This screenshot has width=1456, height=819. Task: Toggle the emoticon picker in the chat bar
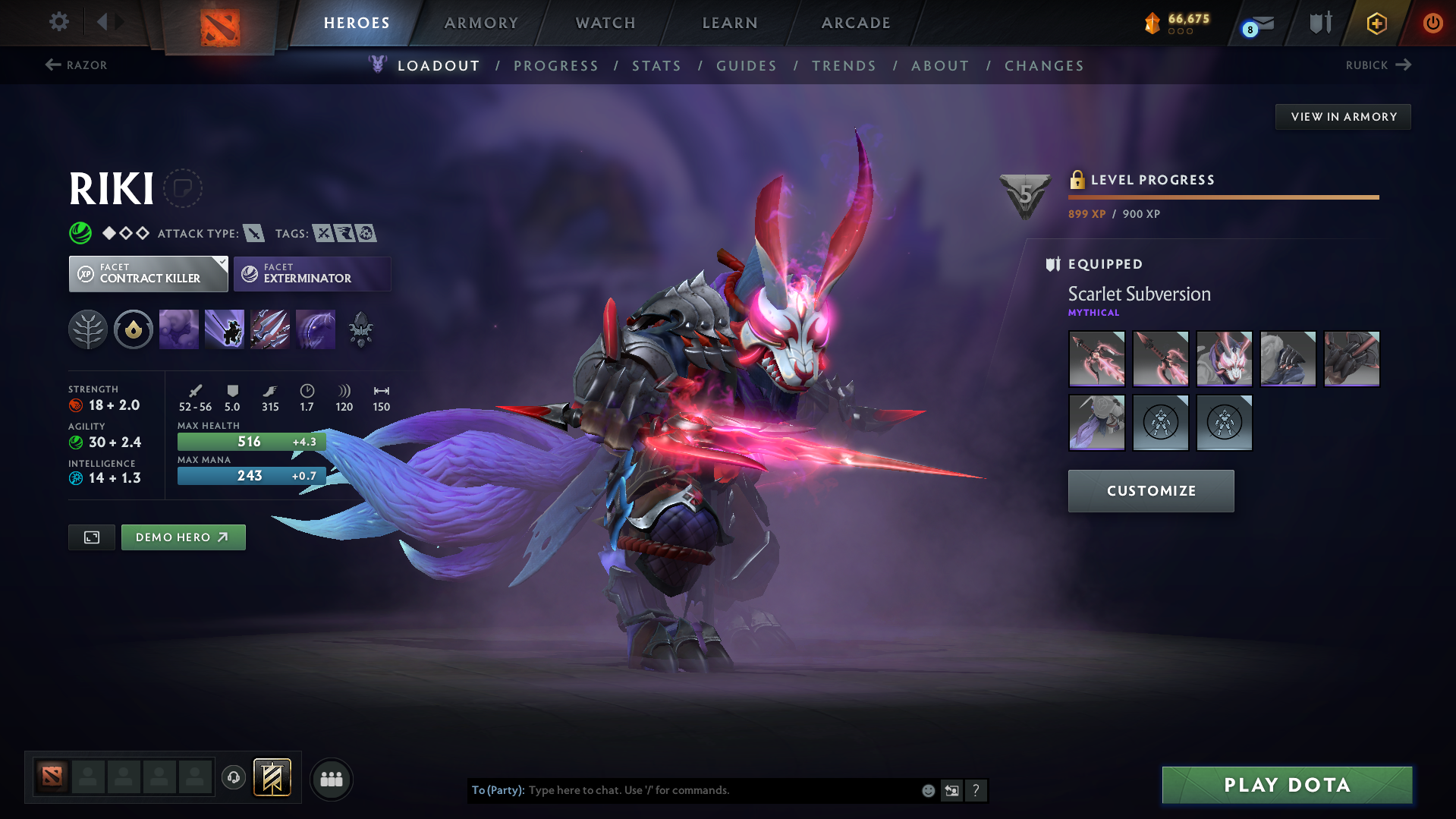(928, 790)
